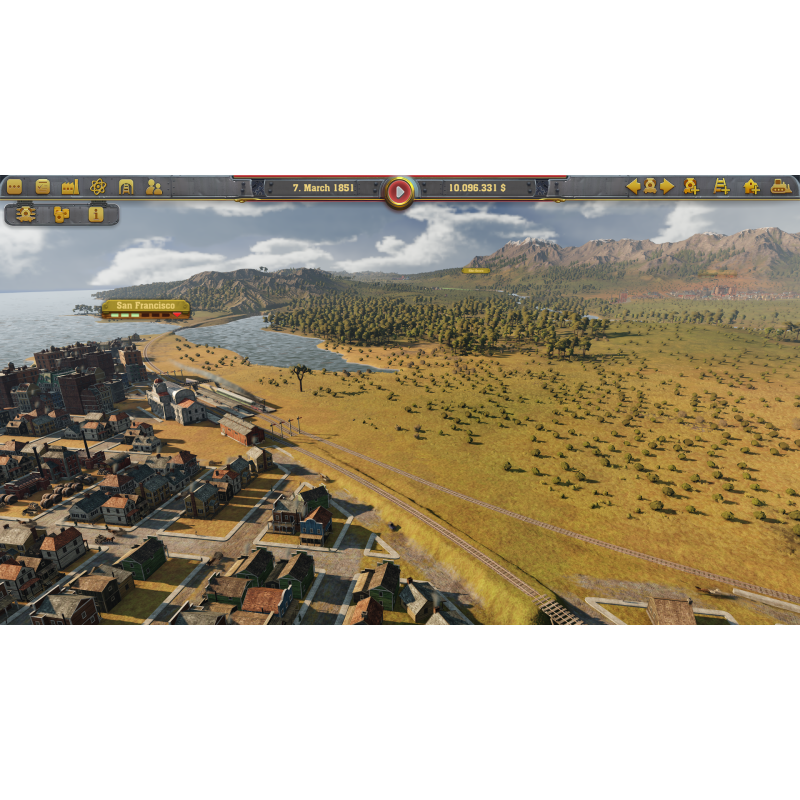Viewport: 800px width, 800px height.
Task: Resume the game with the red play button
Action: pos(399,190)
